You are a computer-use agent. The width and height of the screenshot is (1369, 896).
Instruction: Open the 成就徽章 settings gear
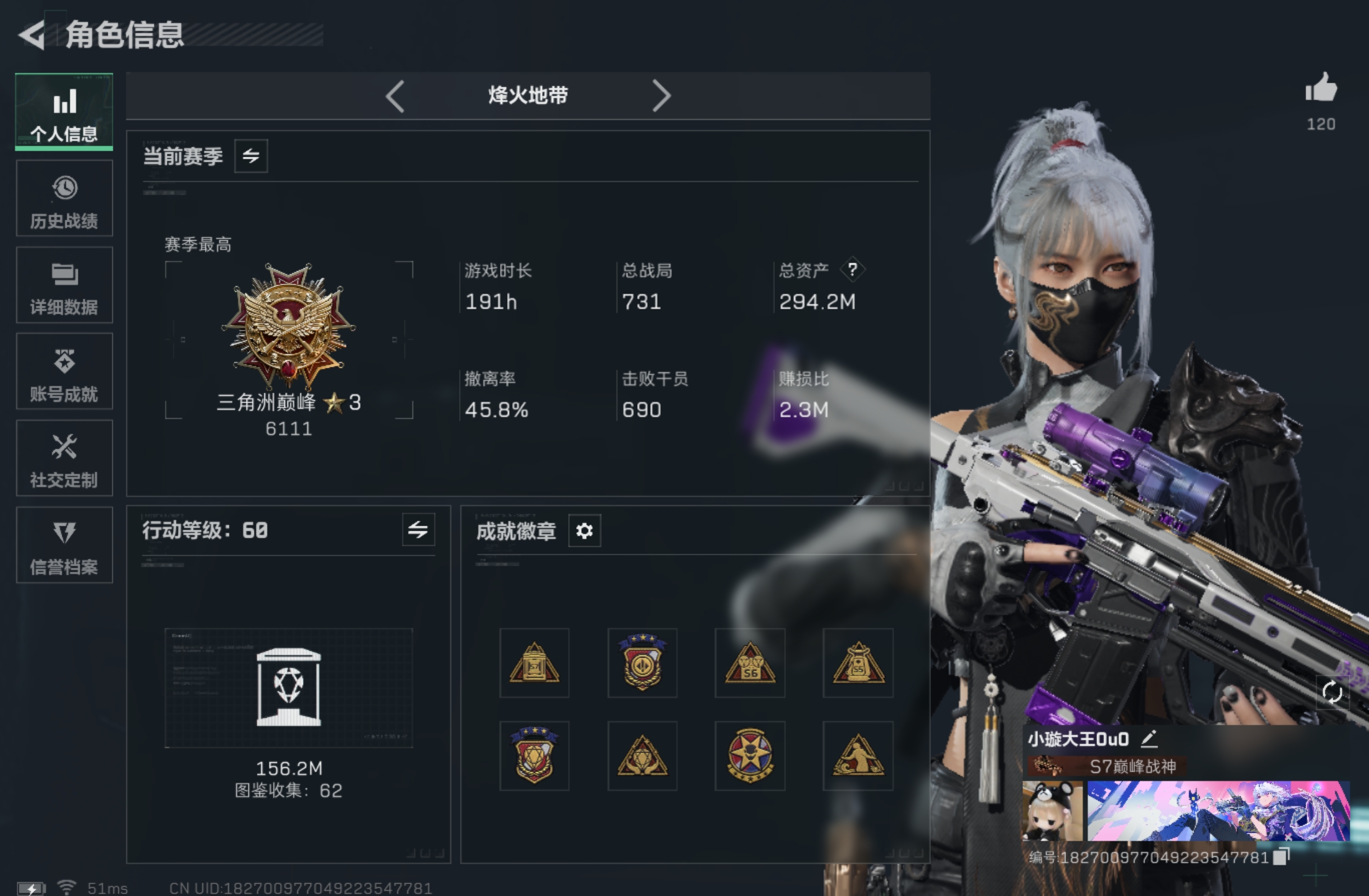tap(584, 531)
